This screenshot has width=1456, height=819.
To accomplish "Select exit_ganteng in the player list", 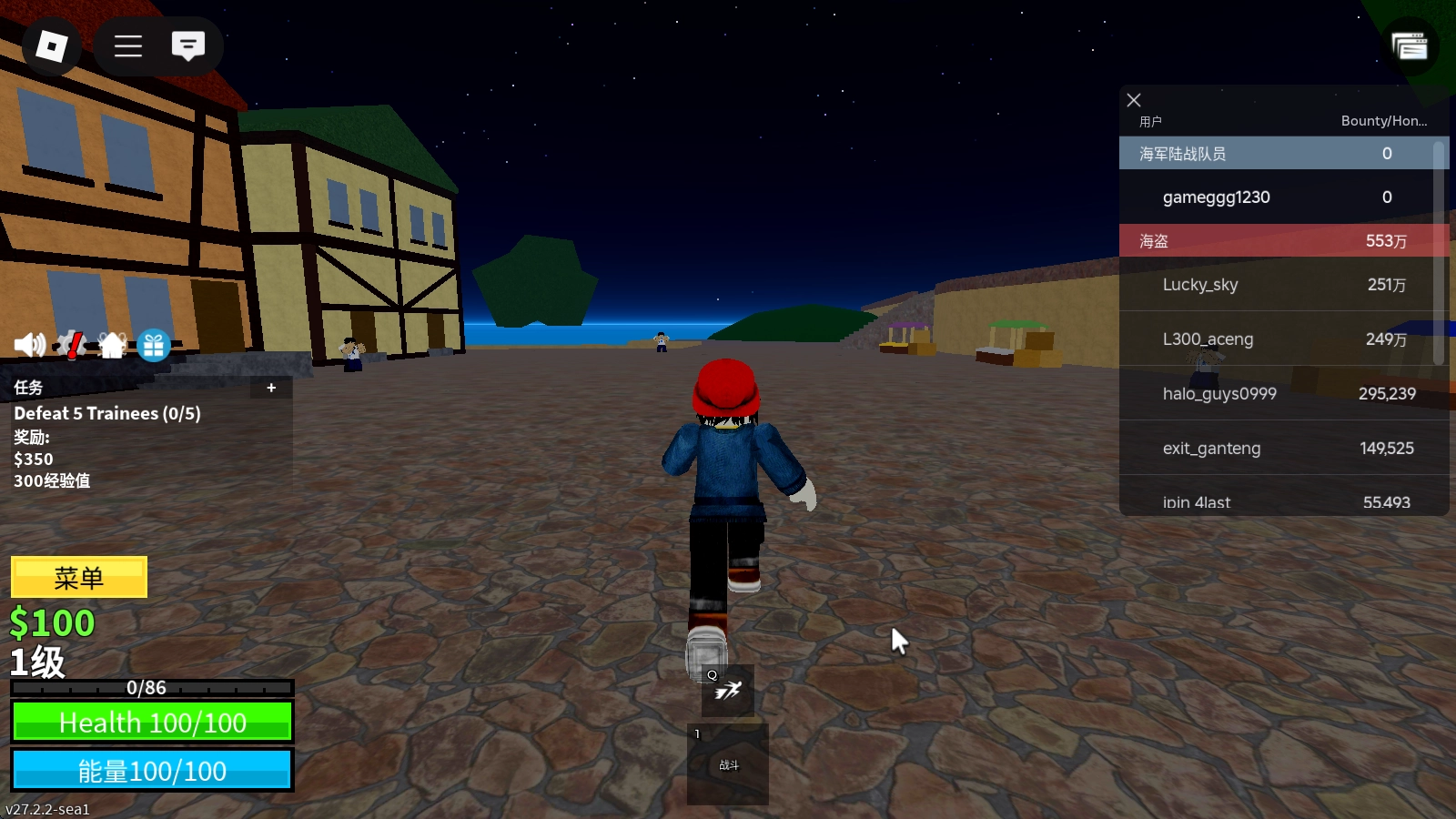I will click(1211, 449).
